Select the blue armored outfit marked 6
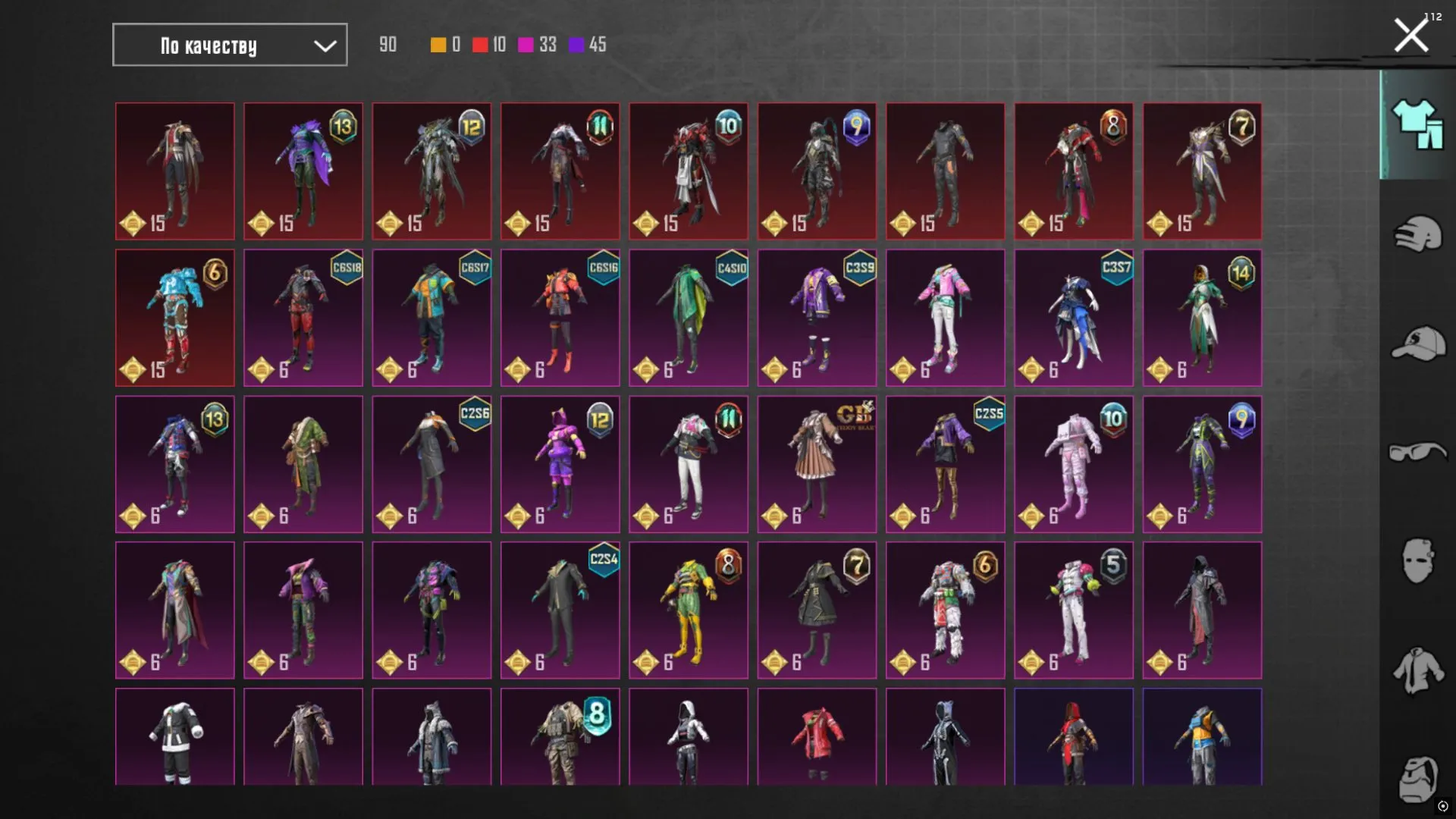 click(174, 318)
